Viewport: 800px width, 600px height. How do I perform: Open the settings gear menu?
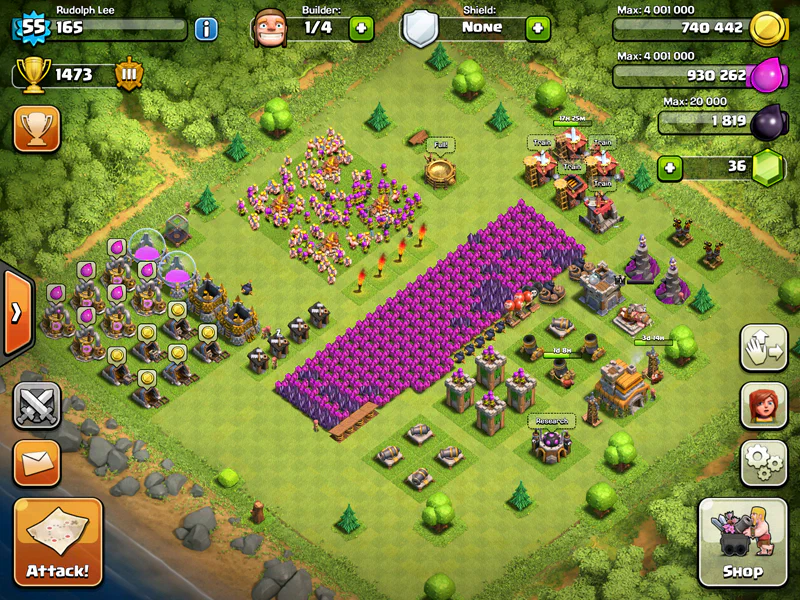pyautogui.click(x=763, y=463)
